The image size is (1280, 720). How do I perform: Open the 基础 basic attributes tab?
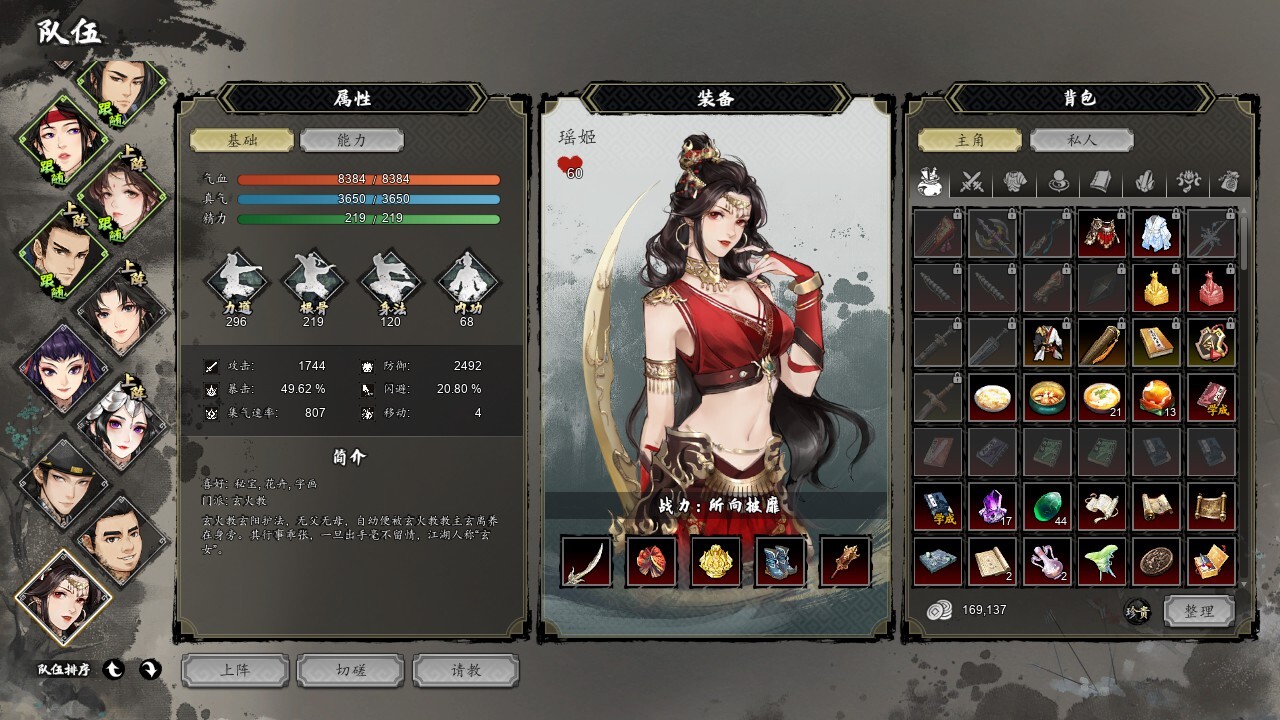[242, 140]
